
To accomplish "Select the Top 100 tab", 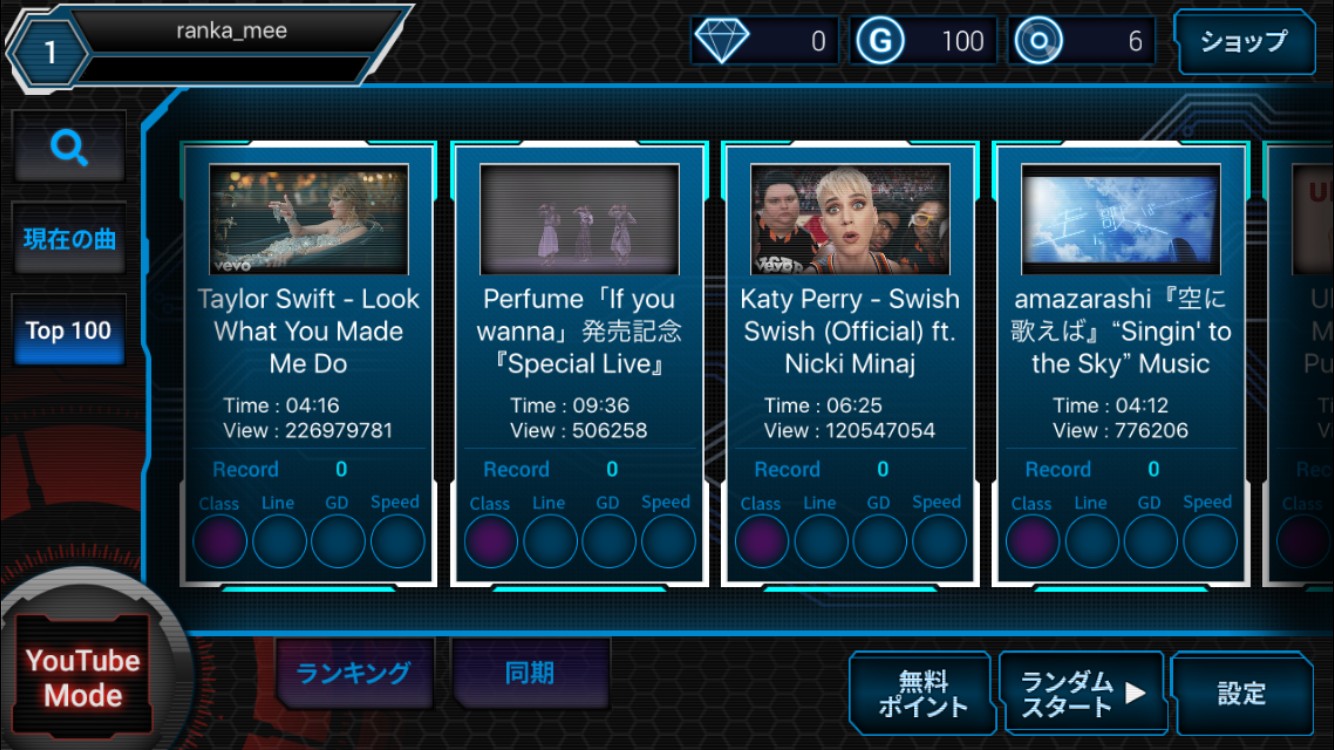I will coord(69,331).
